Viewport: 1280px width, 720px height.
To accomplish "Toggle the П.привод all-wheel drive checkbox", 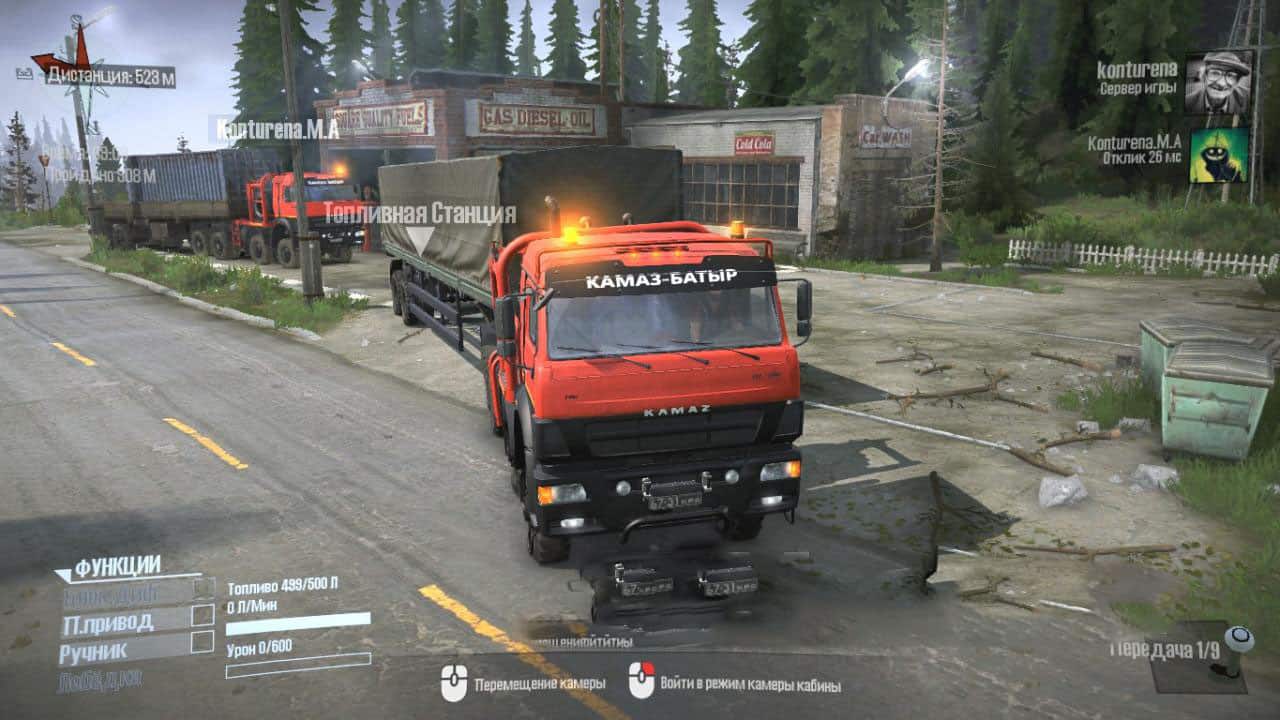I will click(203, 615).
